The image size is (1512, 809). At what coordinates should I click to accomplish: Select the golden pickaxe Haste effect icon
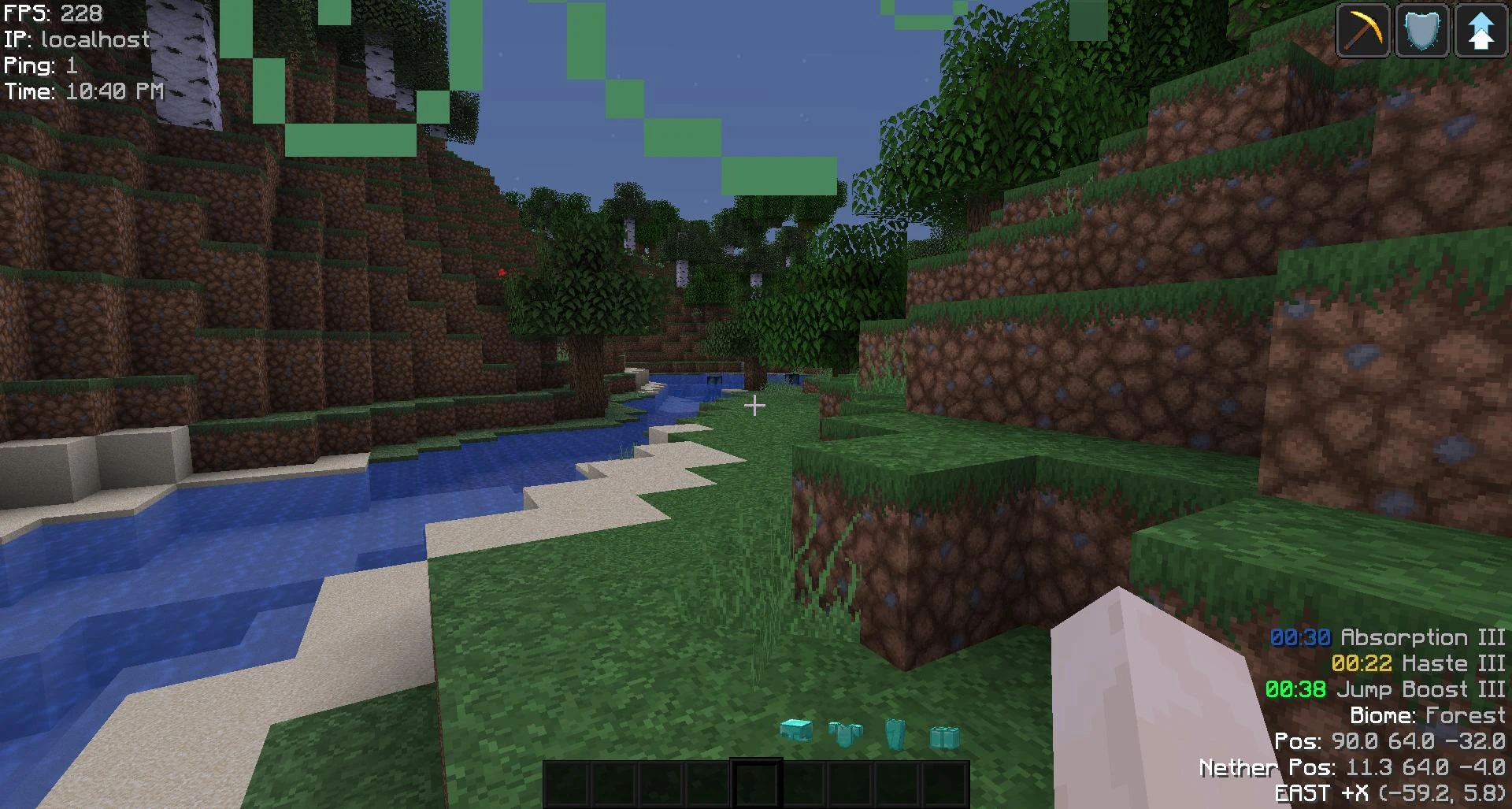coord(1362,30)
